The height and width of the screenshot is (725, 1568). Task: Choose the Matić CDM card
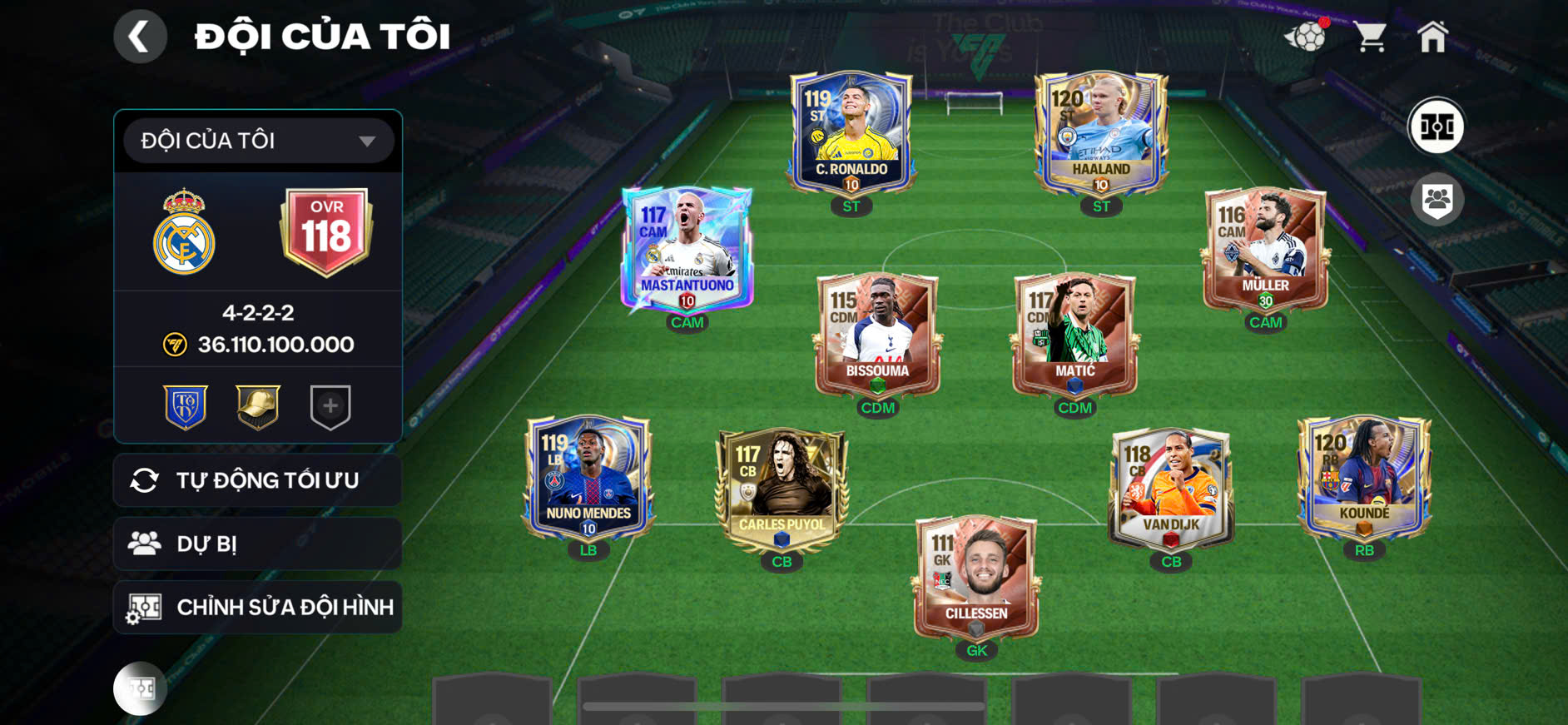(x=1074, y=335)
